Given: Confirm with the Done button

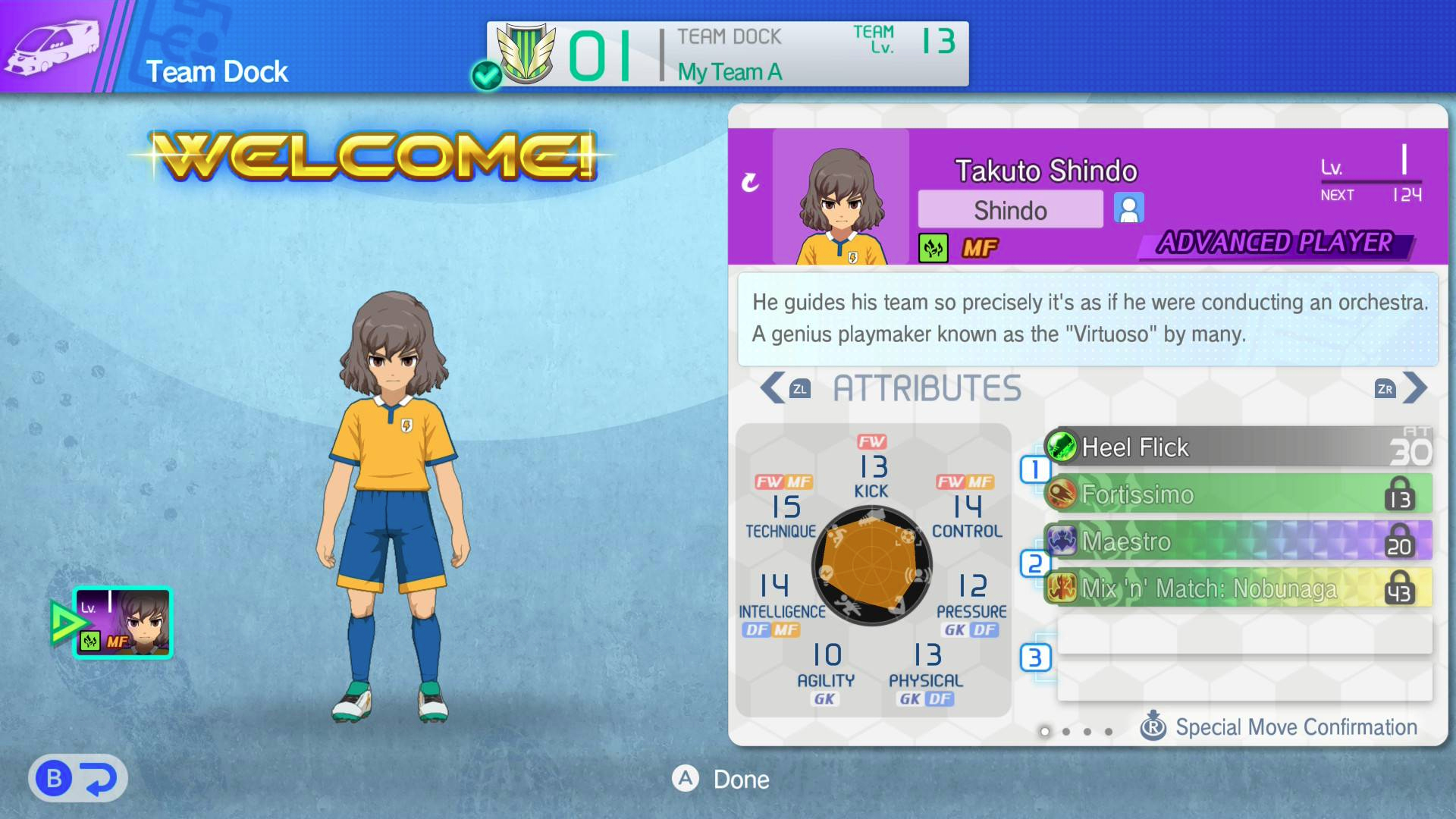Looking at the screenshot, I should click(x=721, y=779).
